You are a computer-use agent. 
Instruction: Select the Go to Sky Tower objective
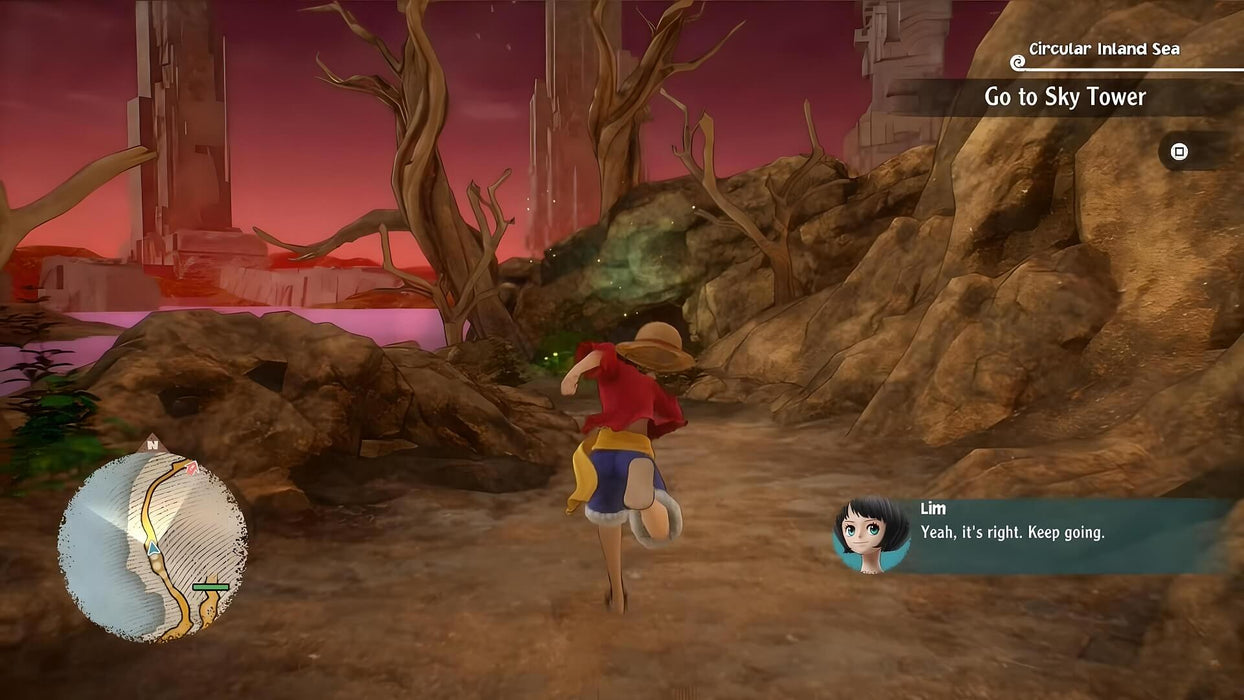1065,97
